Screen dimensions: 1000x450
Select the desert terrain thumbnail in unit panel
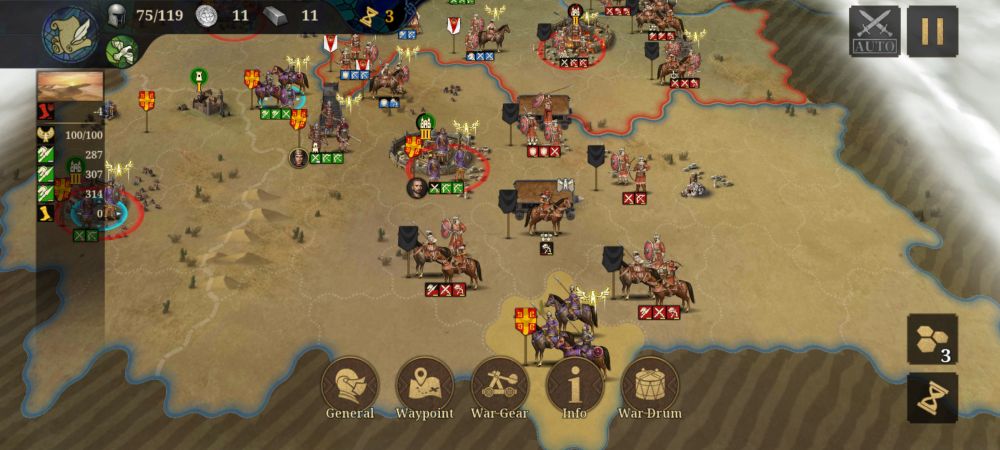70,85
